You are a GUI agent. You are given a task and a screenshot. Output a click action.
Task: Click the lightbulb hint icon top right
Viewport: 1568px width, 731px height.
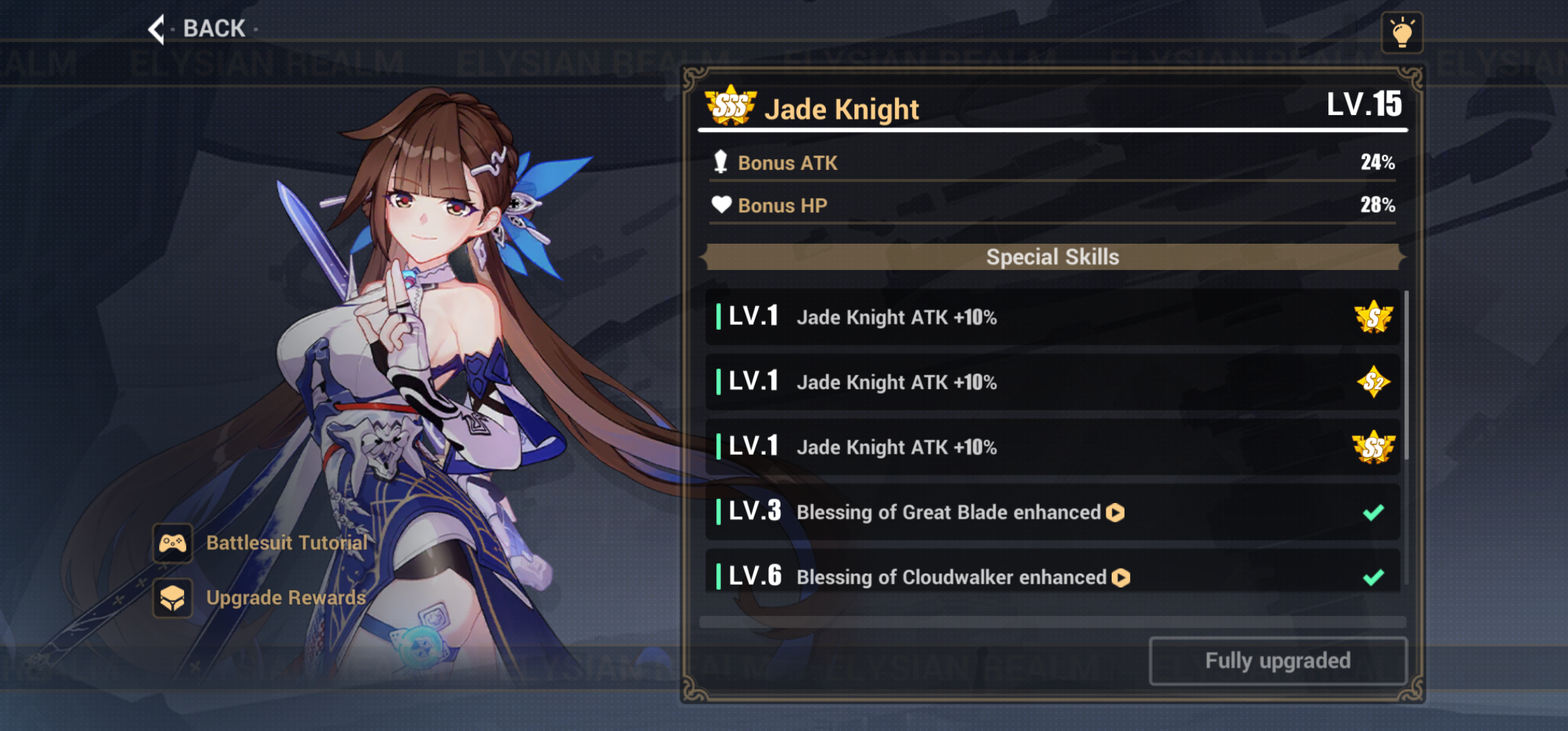tap(1403, 31)
